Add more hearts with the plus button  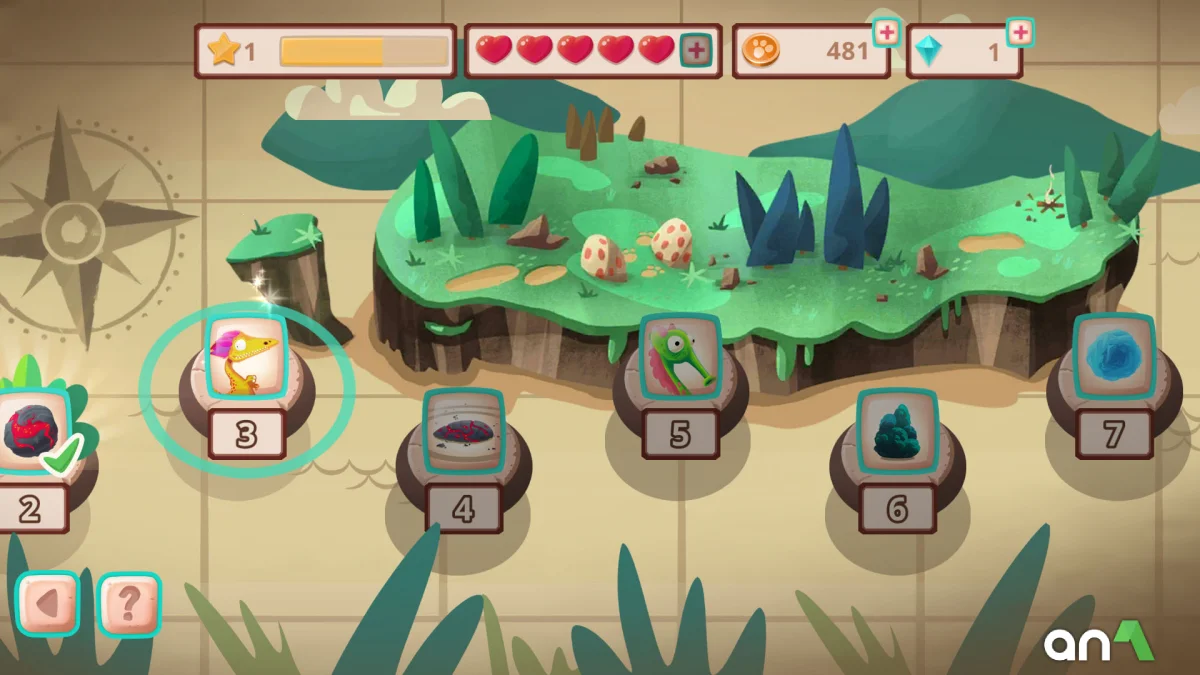(x=695, y=50)
